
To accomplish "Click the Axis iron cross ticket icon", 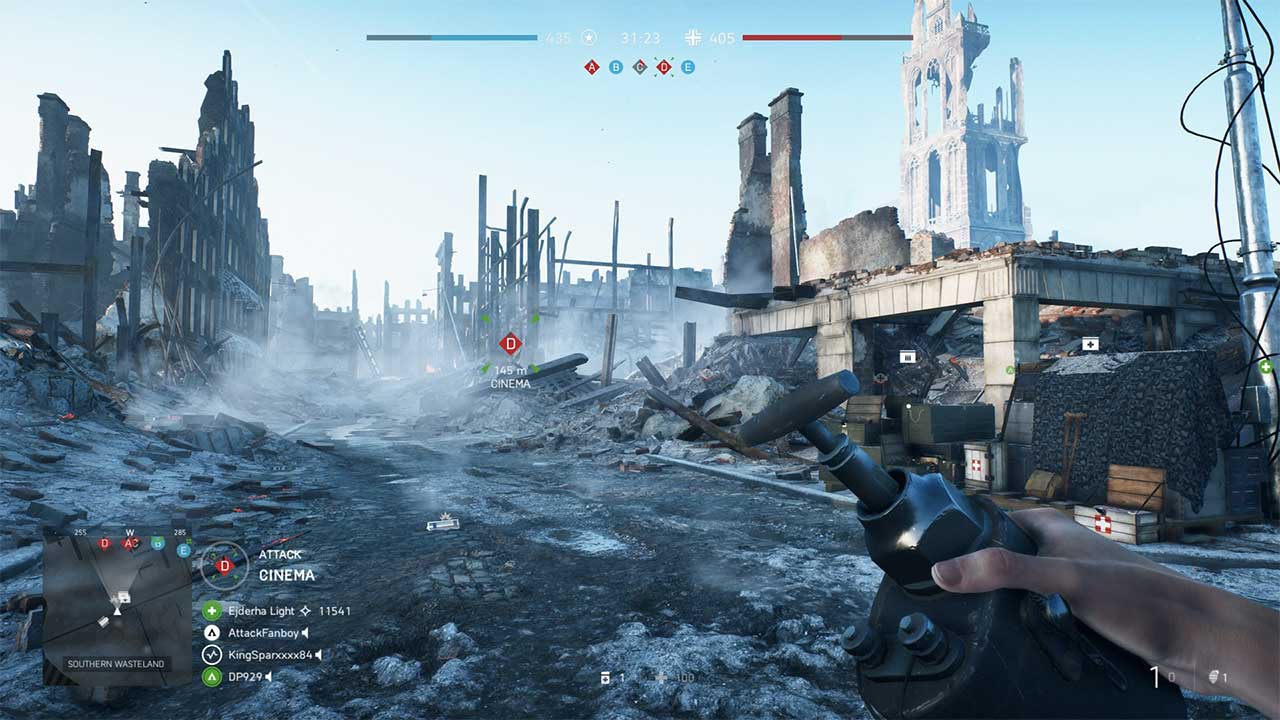I will [693, 38].
